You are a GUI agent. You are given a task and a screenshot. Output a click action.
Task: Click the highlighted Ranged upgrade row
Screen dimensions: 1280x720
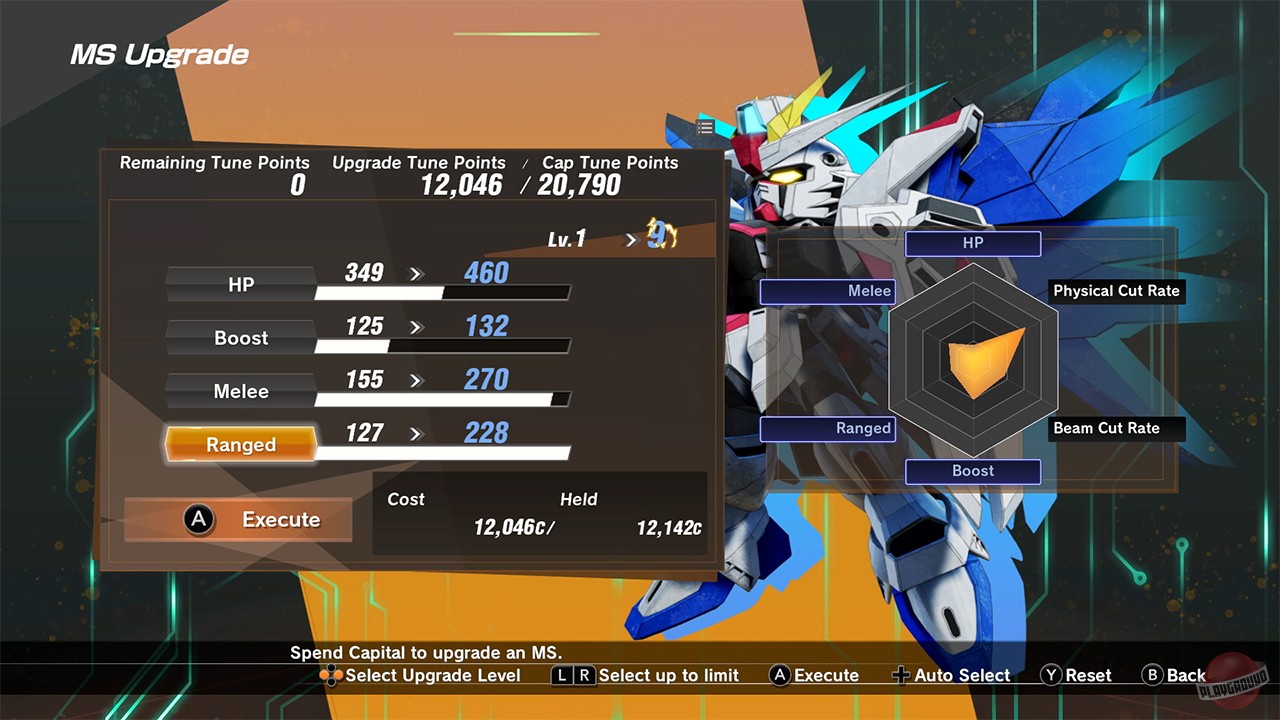(x=240, y=445)
